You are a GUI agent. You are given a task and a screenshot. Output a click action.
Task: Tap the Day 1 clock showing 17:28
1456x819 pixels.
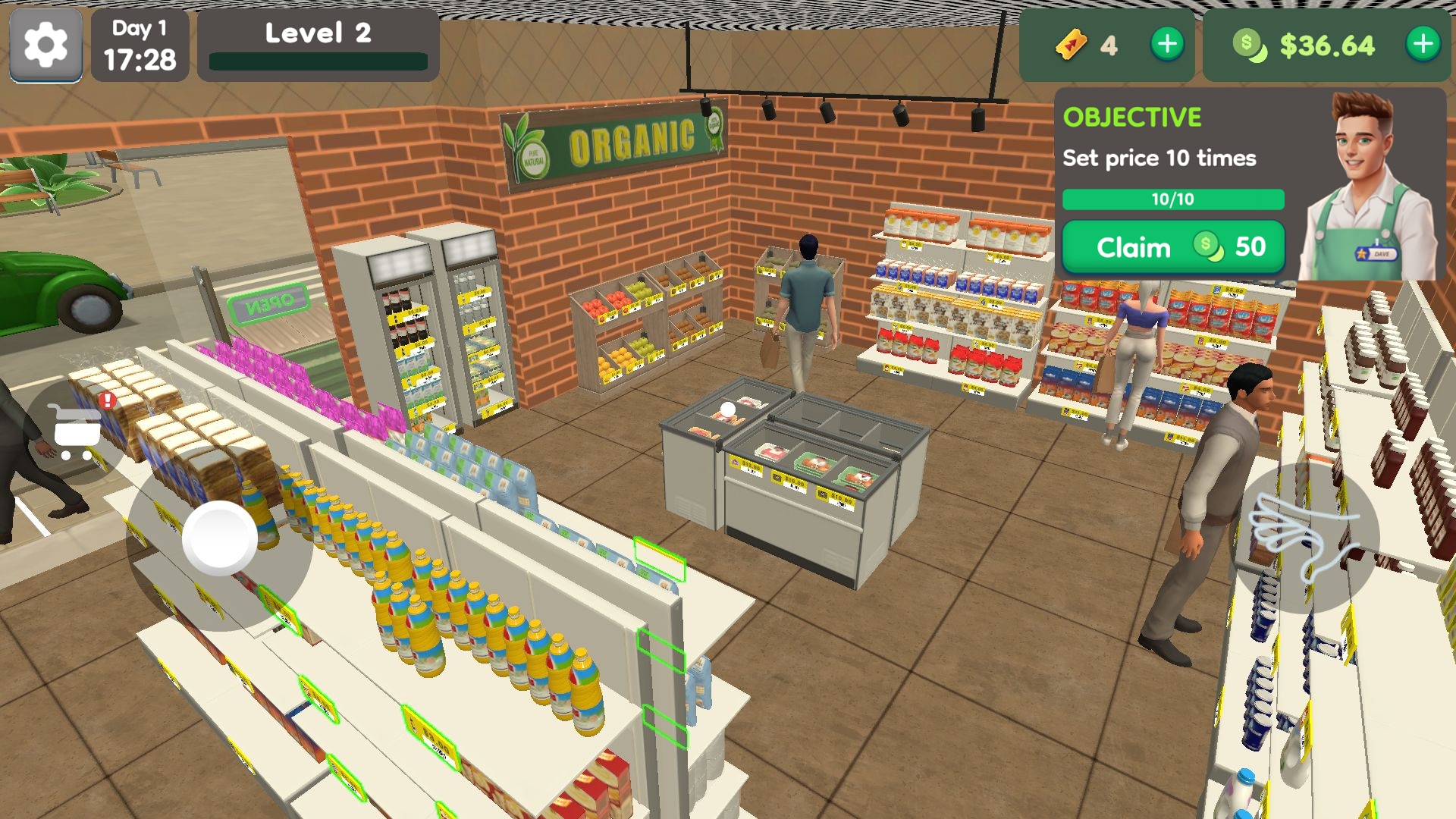coord(140,47)
